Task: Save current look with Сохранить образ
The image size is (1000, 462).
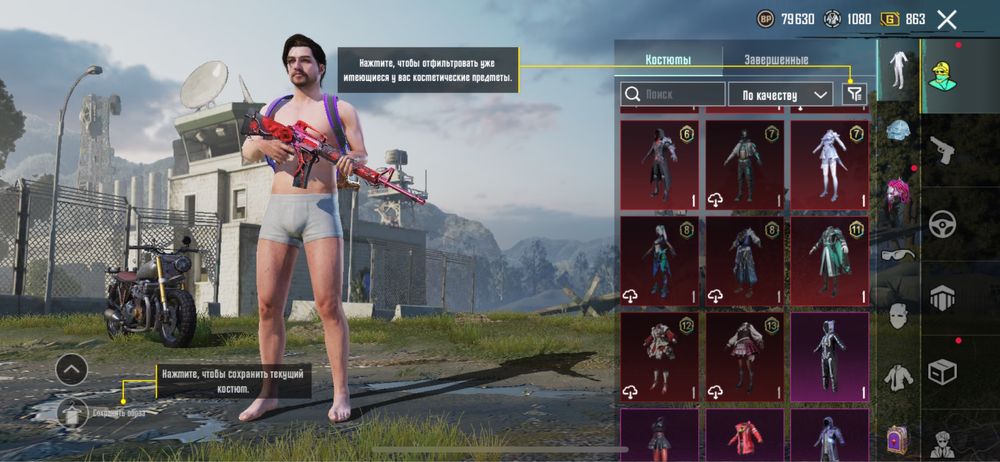Action: click(x=72, y=412)
